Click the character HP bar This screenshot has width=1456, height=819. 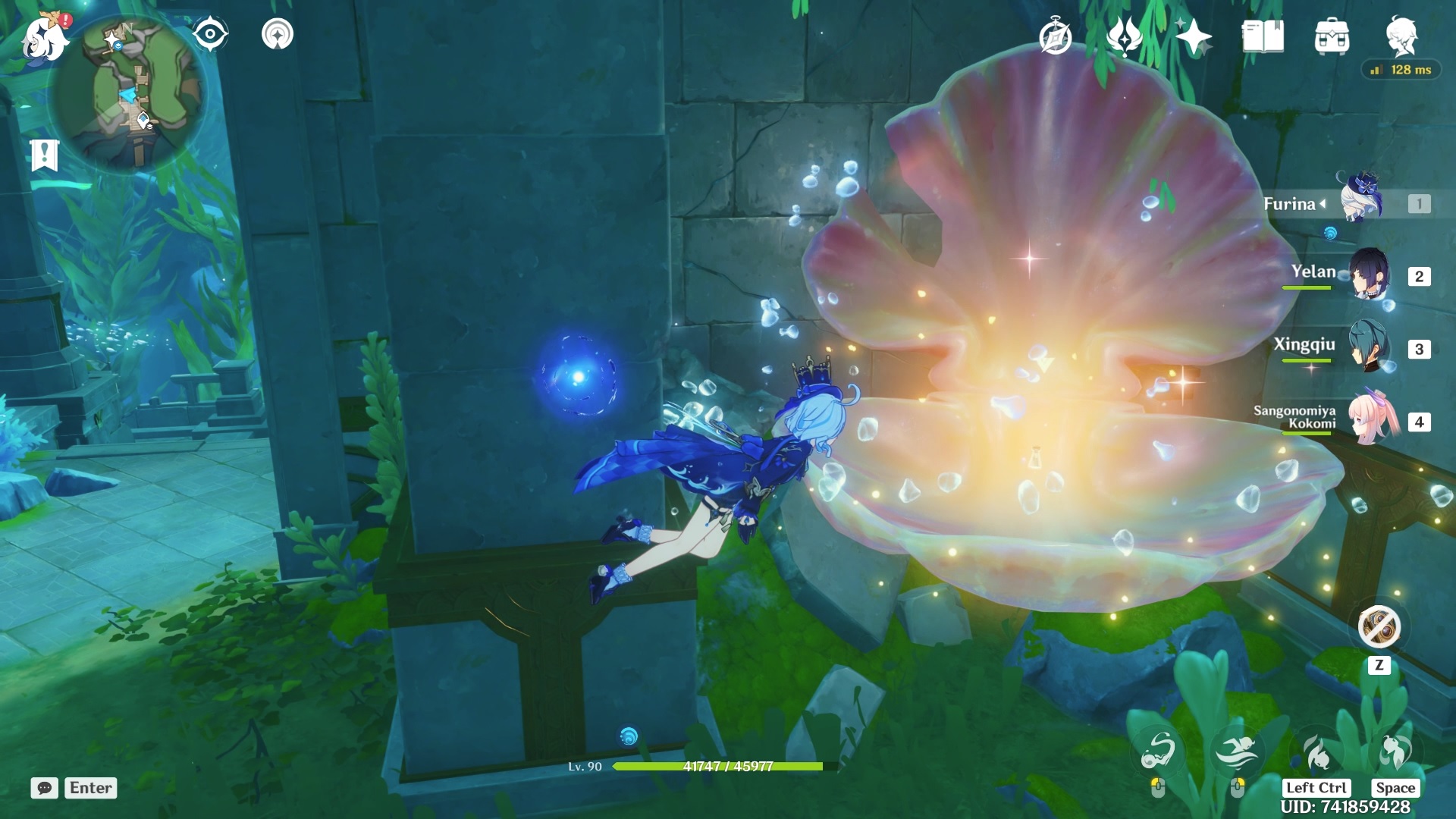click(720, 766)
